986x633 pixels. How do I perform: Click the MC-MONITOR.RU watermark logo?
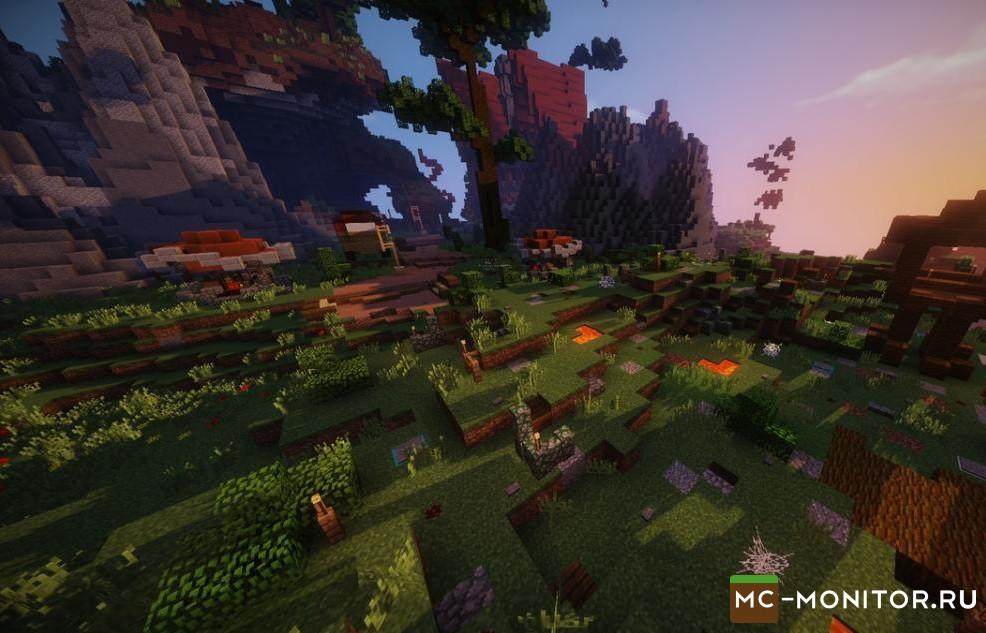pyautogui.click(x=853, y=599)
